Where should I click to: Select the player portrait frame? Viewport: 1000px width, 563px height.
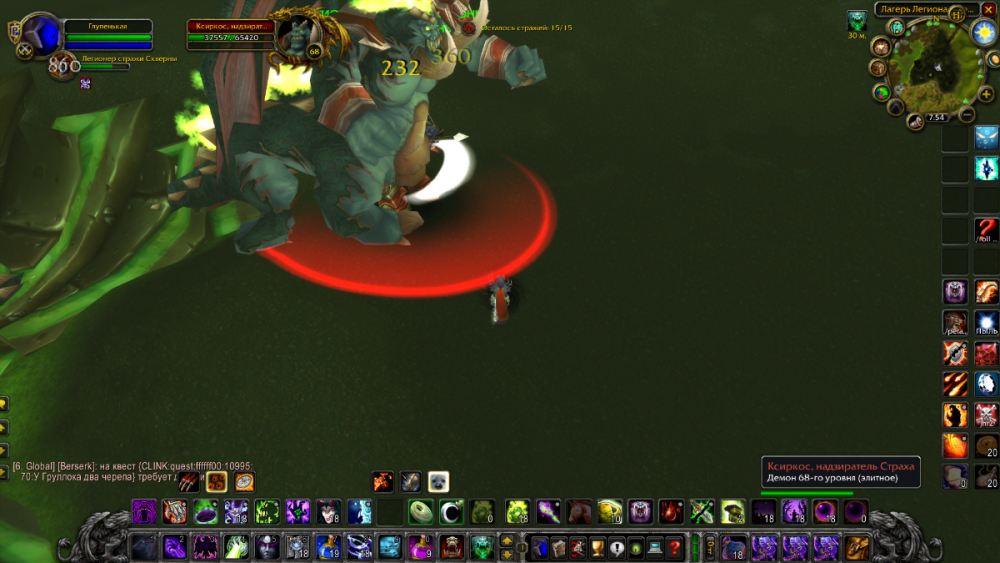(41, 37)
